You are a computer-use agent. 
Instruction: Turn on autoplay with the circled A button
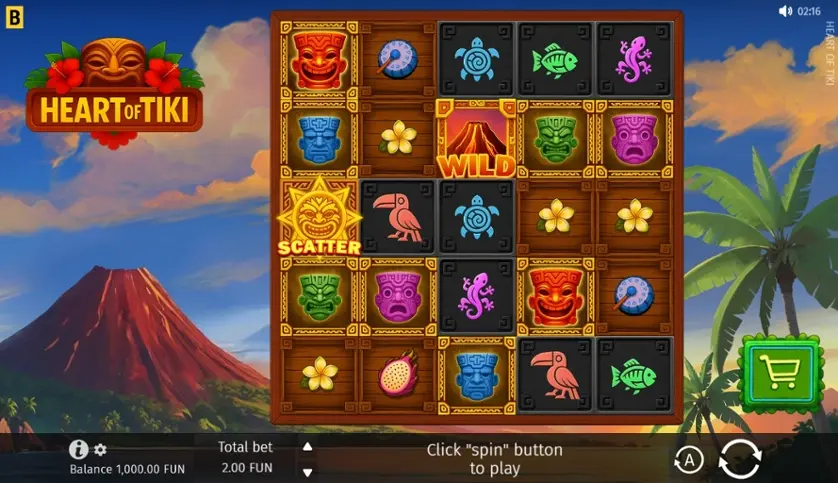pyautogui.click(x=688, y=460)
